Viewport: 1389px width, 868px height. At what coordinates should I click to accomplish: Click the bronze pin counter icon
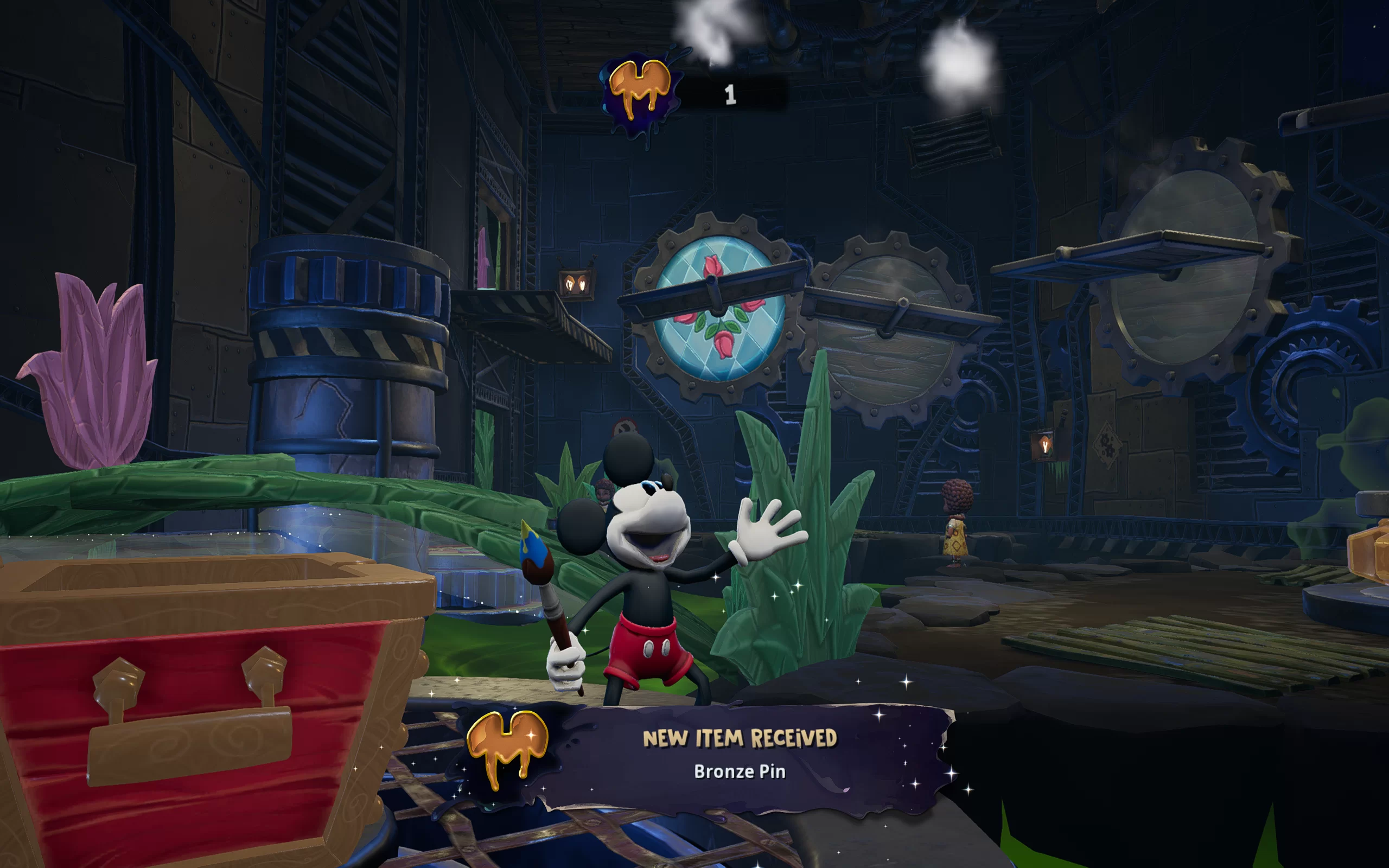pyautogui.click(x=640, y=92)
